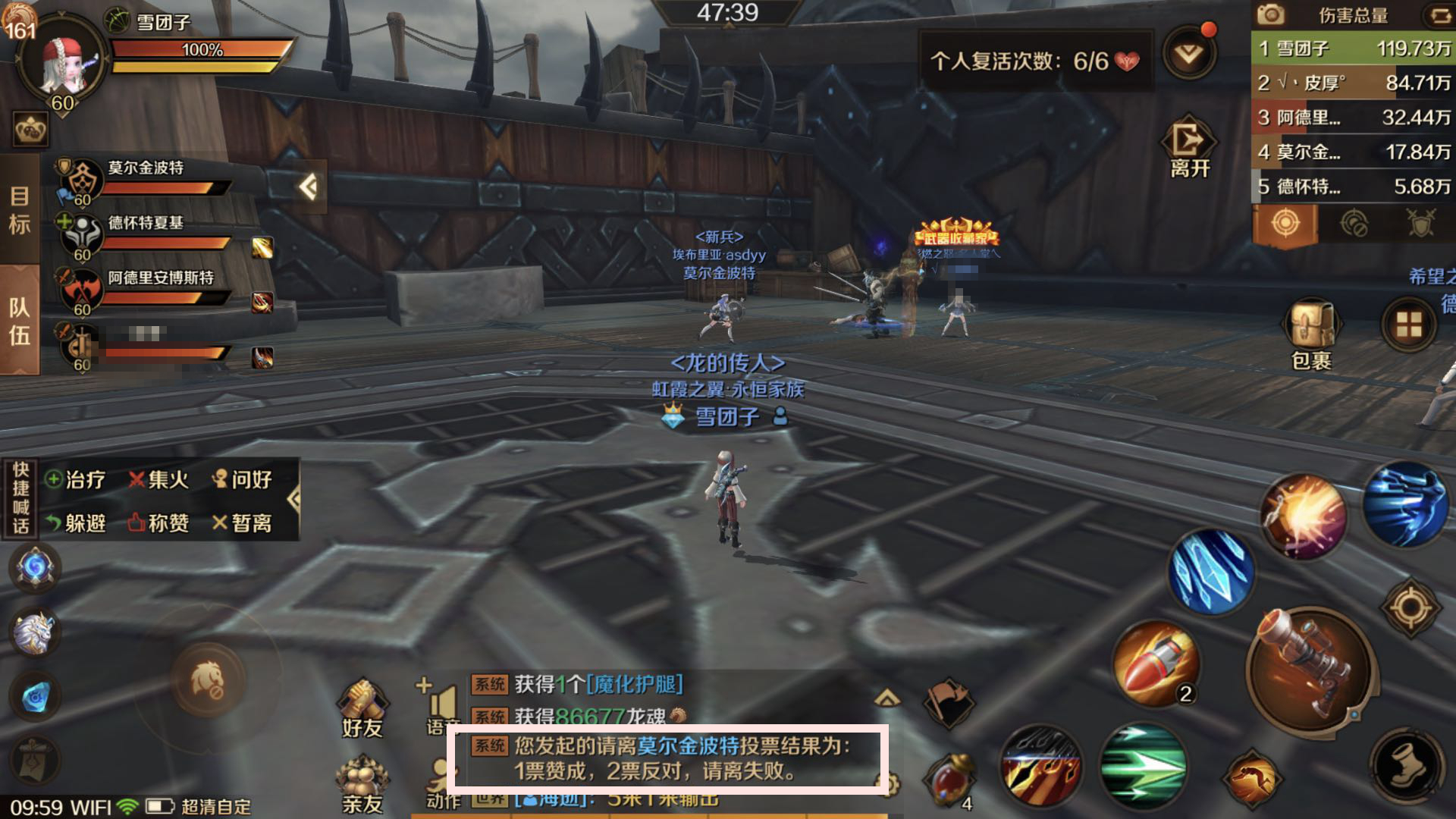Screen dimensions: 1456x819
Task: Send the 称赞 praise shout
Action: tap(159, 523)
